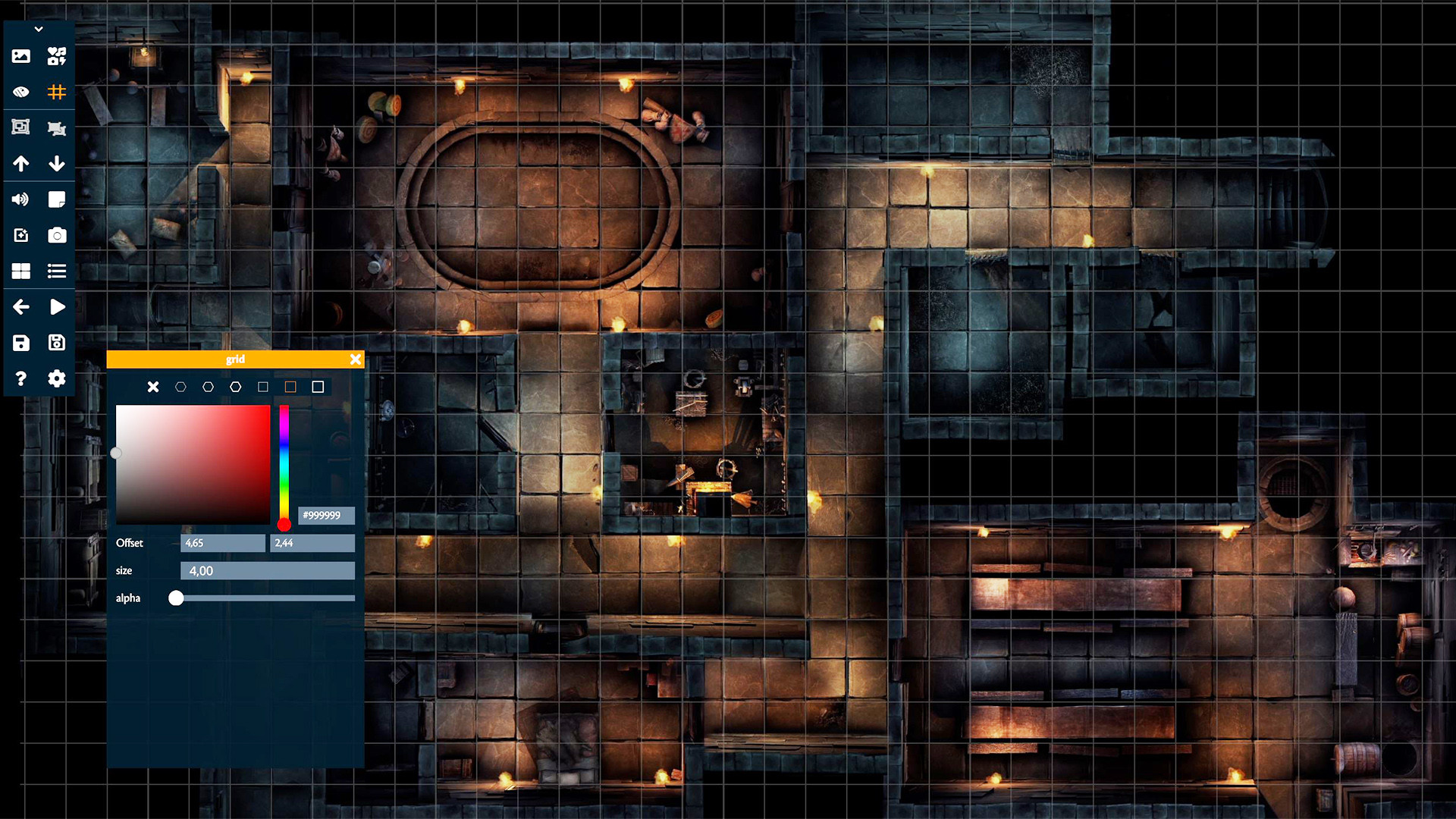Enable the small hexagon grid shape
The image size is (1456, 819).
click(180, 387)
